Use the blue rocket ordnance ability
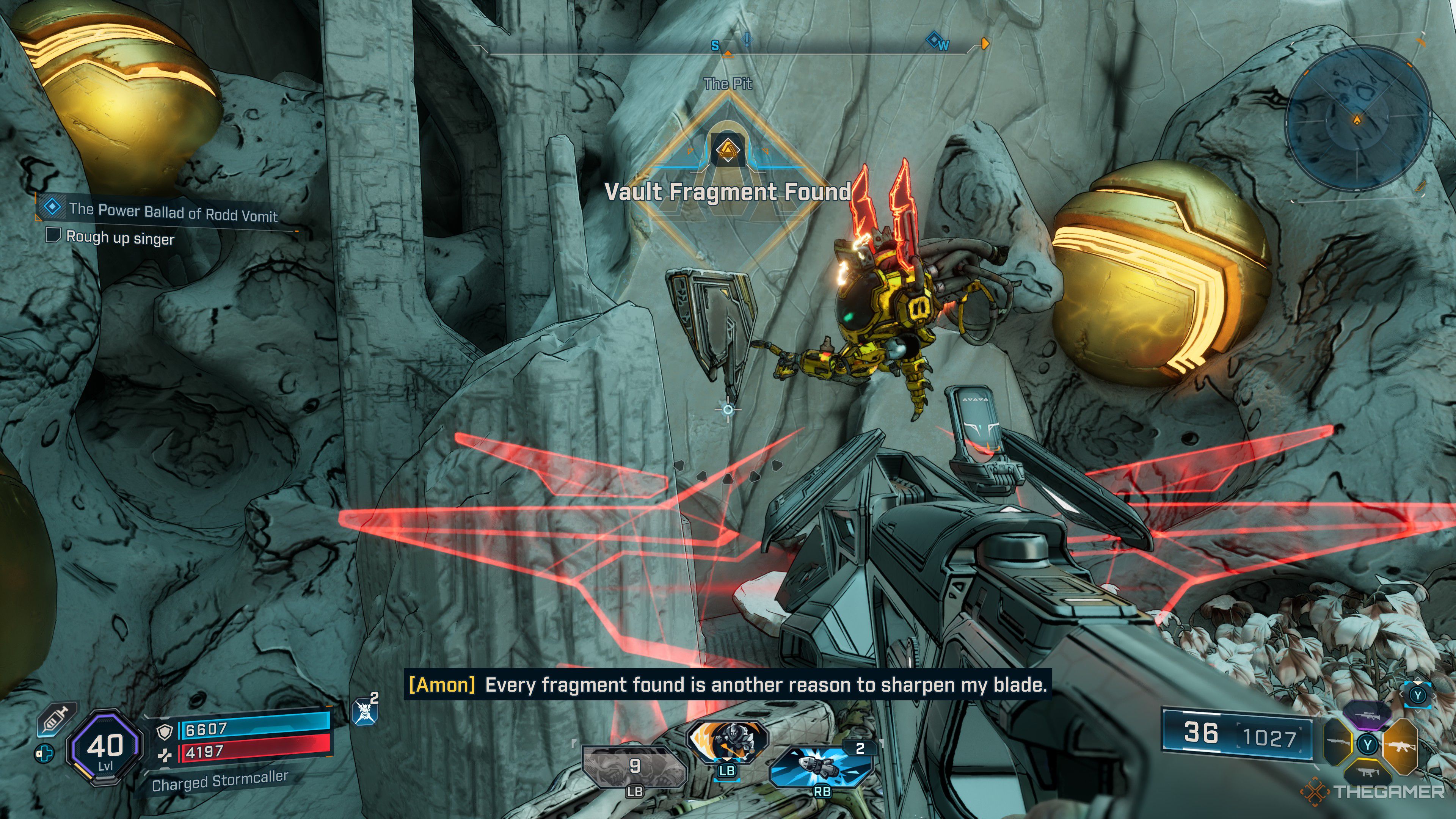 coord(821,766)
